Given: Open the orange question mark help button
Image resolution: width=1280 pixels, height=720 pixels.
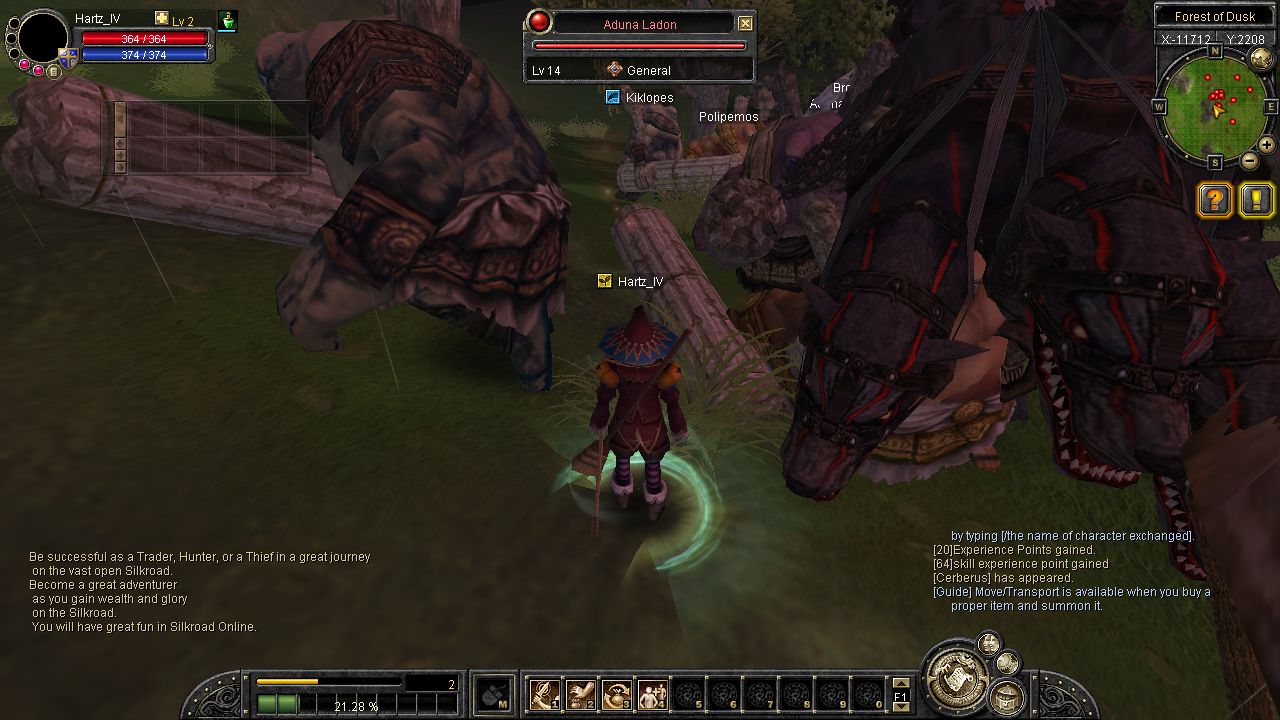Looking at the screenshot, I should [1215, 200].
